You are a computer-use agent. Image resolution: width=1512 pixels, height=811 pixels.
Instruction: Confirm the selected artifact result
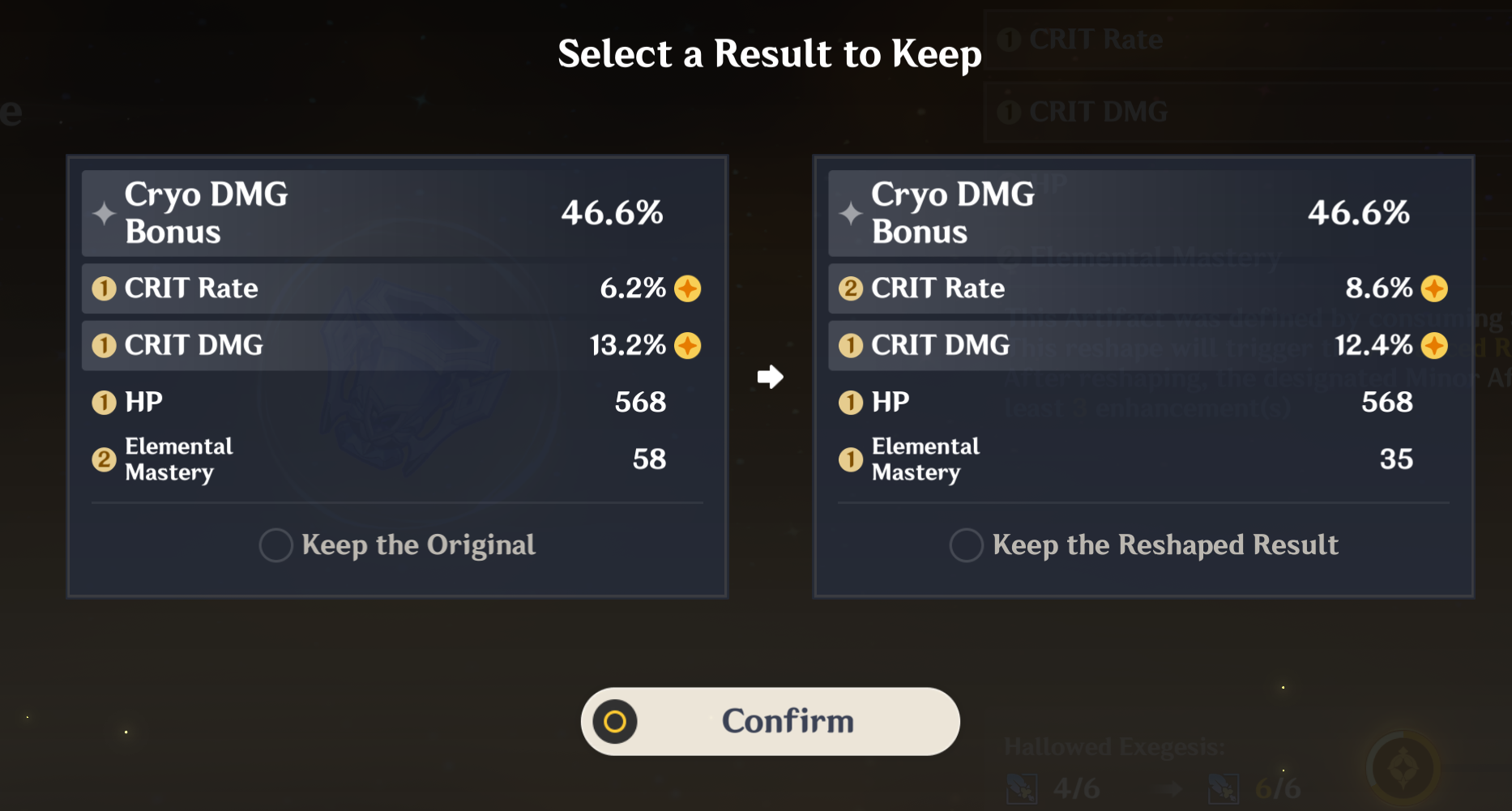(x=770, y=721)
